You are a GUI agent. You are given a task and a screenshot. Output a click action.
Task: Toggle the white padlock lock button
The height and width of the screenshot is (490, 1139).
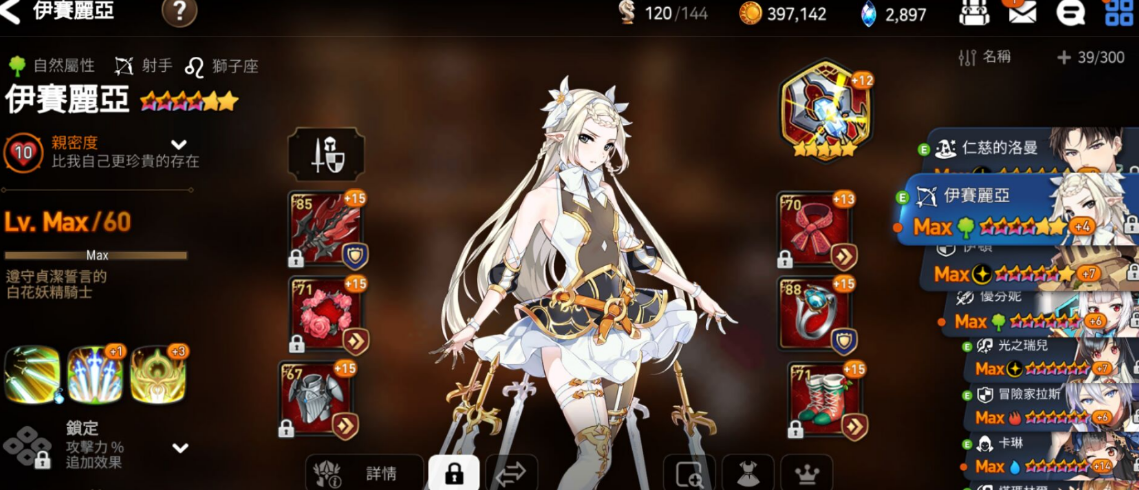click(453, 472)
